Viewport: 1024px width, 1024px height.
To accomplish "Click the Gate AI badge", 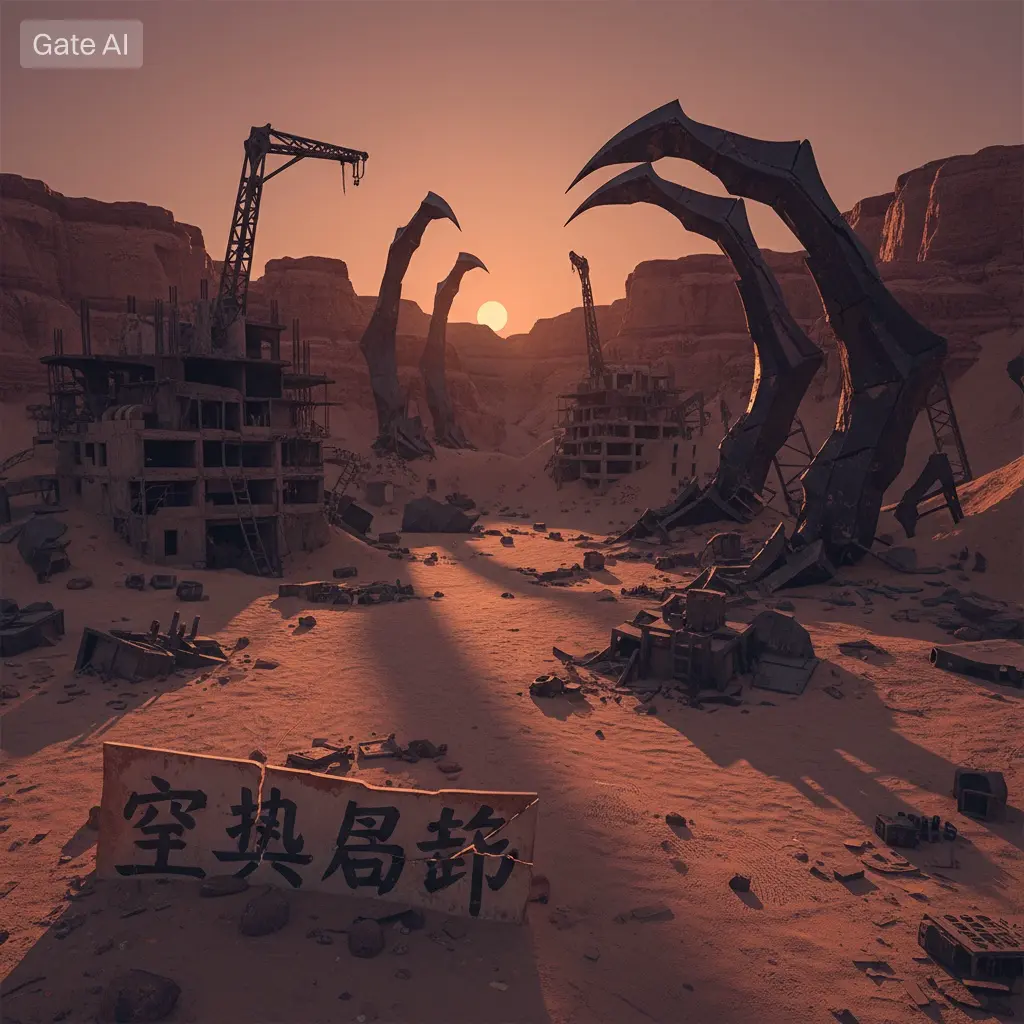I will pos(81,45).
